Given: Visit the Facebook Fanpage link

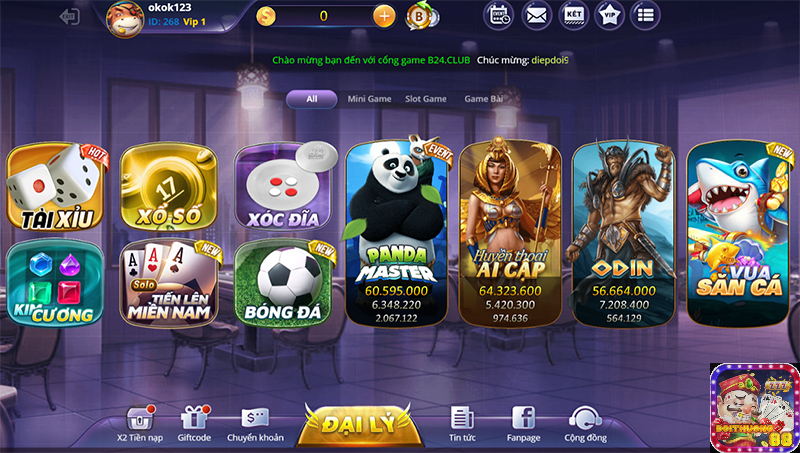Looking at the screenshot, I should 523,421.
